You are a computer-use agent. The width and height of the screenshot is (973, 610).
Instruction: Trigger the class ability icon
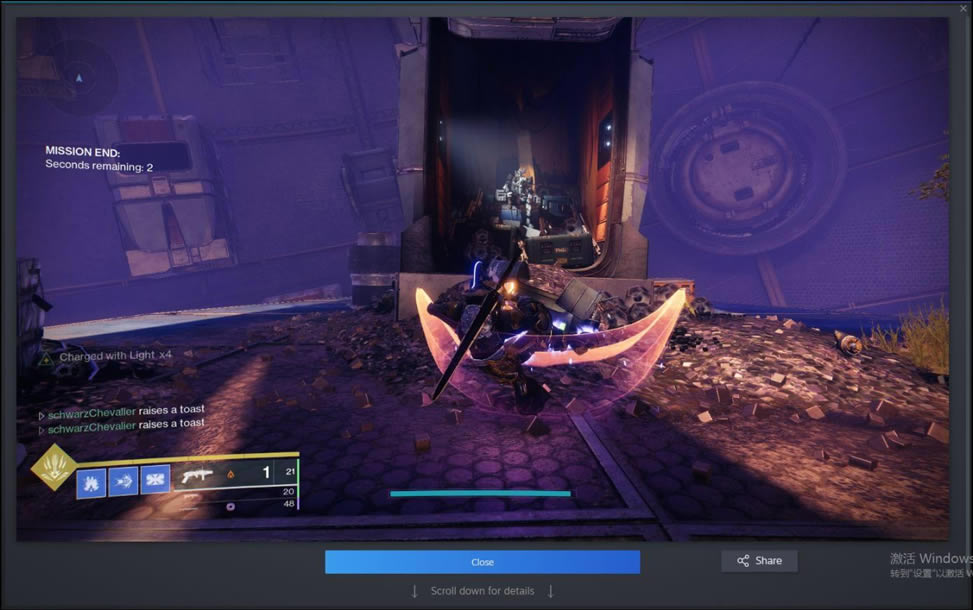point(154,480)
